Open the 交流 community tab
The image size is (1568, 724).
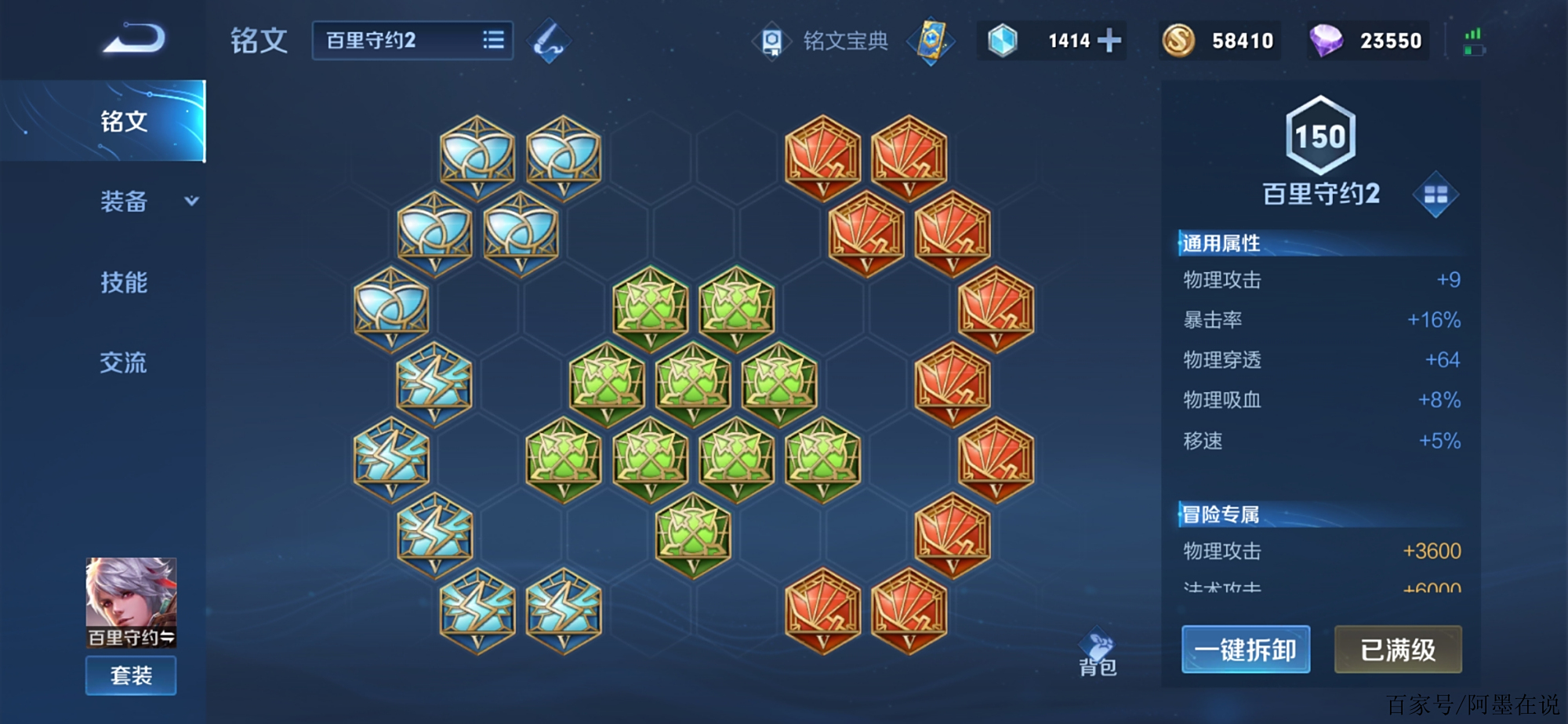tap(123, 362)
